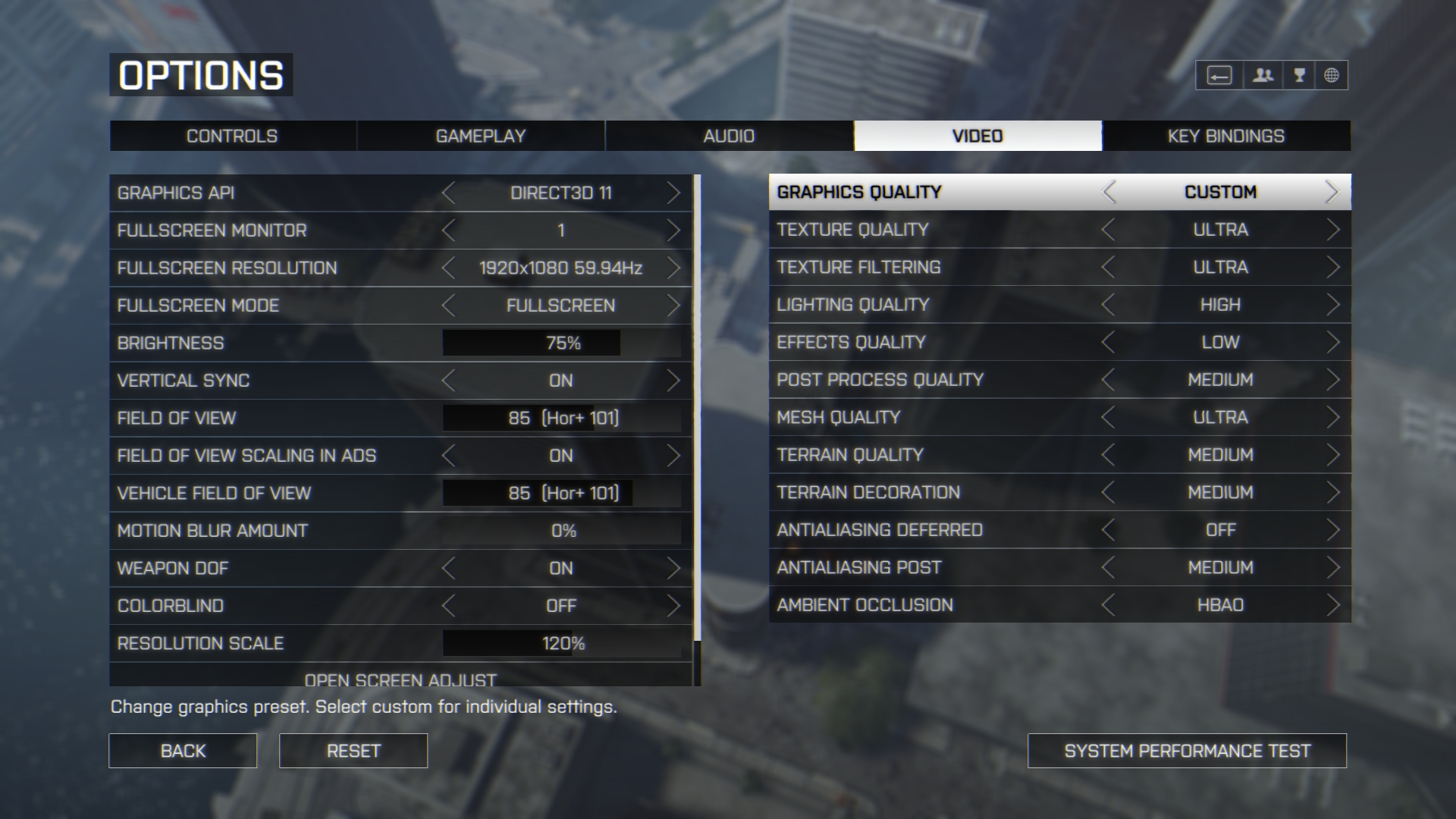This screenshot has width=1456, height=819.
Task: Switch to the Controls tab
Action: [x=232, y=136]
